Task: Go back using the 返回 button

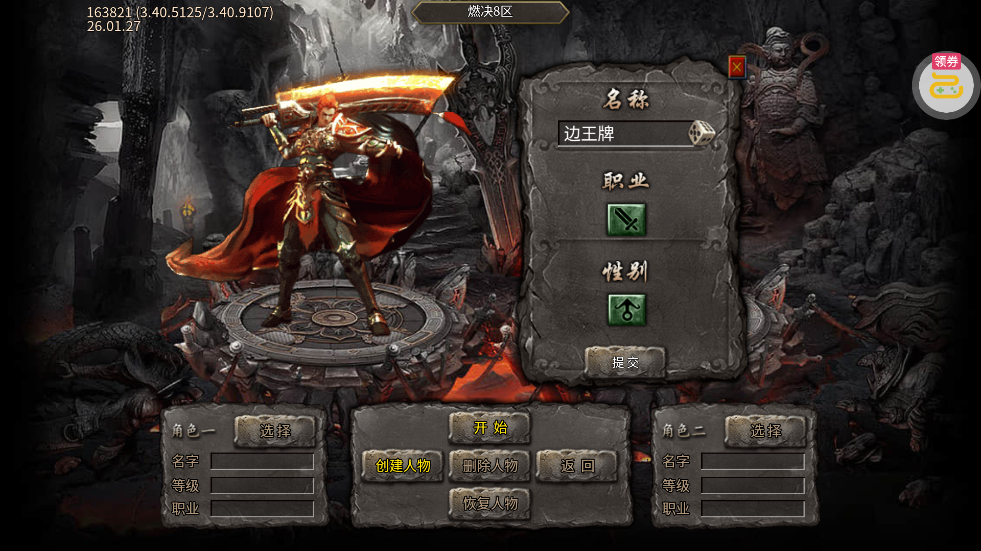Action: pos(577,465)
